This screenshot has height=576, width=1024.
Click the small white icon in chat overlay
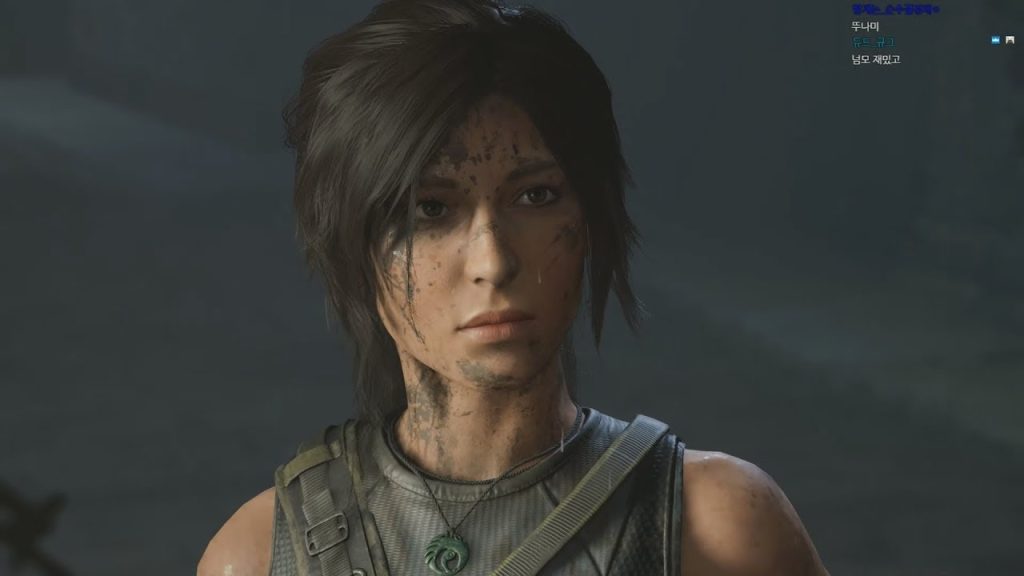point(1010,40)
